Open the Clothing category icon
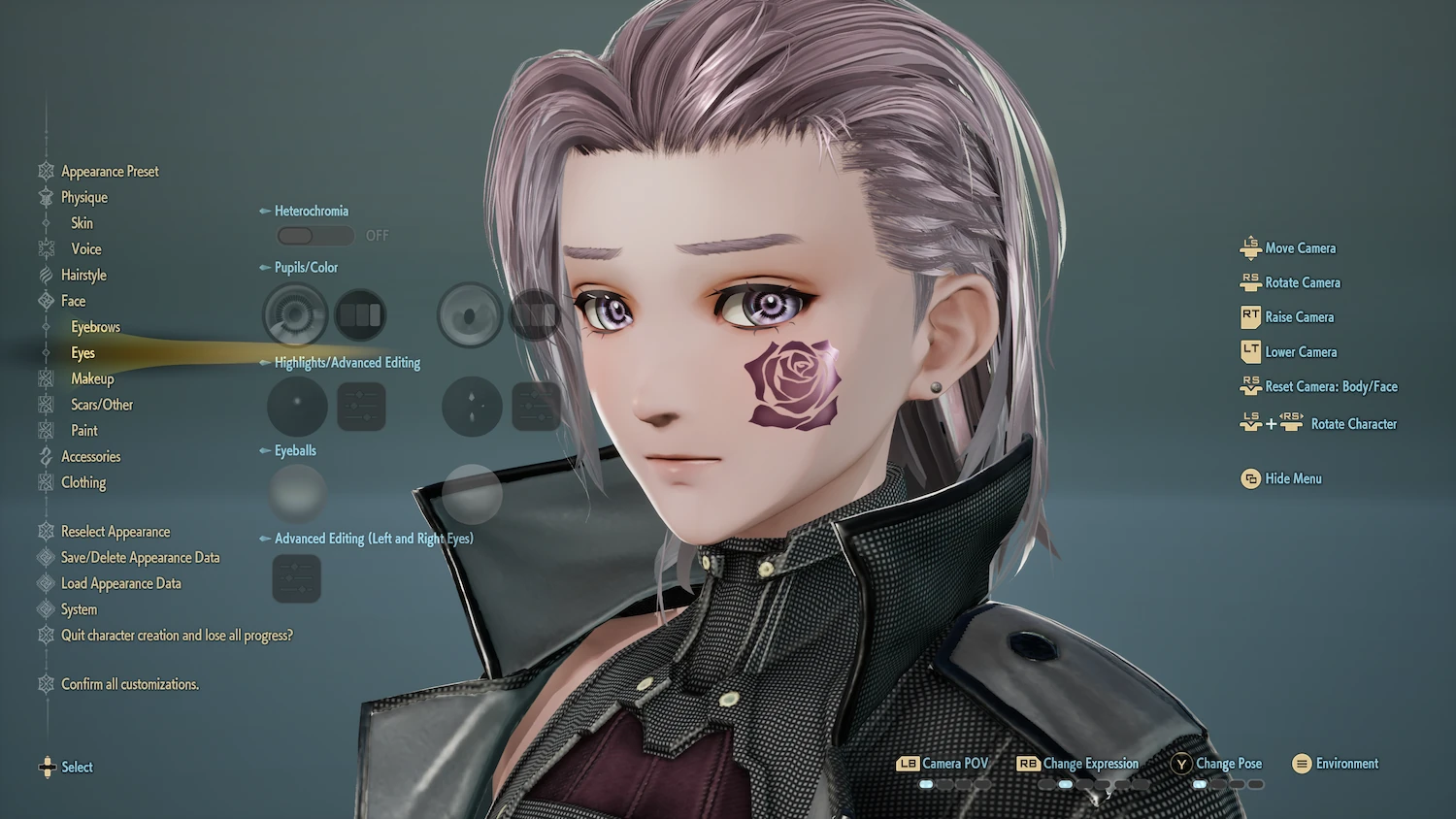 pos(47,482)
